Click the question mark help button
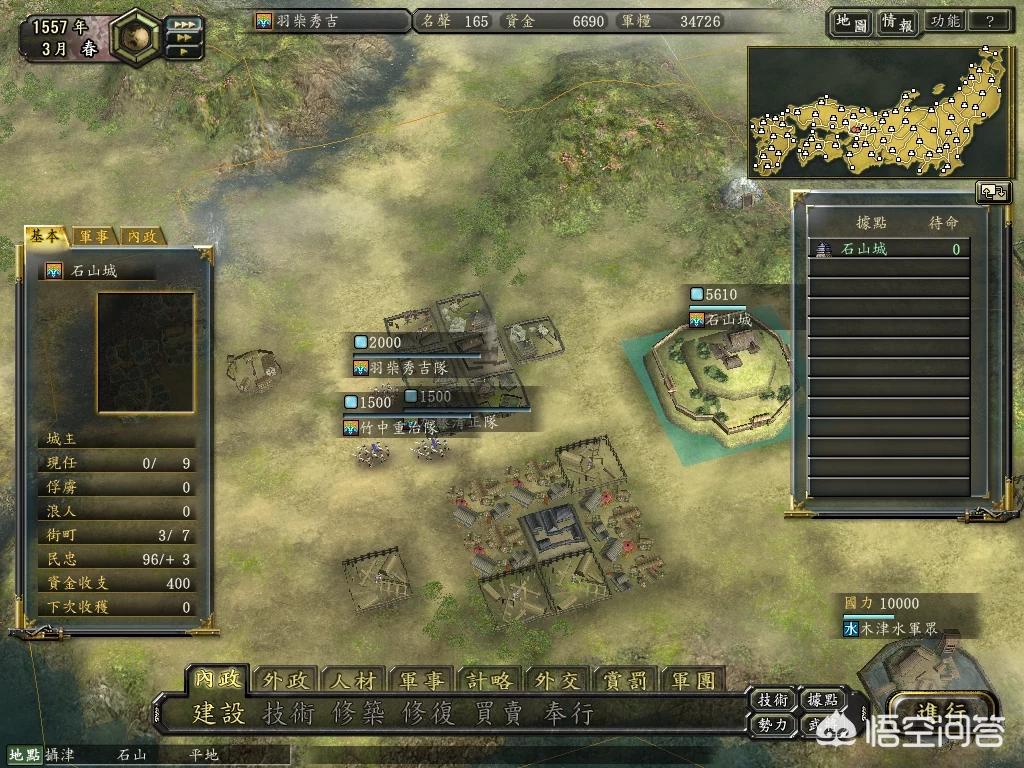This screenshot has width=1024, height=768. click(989, 21)
